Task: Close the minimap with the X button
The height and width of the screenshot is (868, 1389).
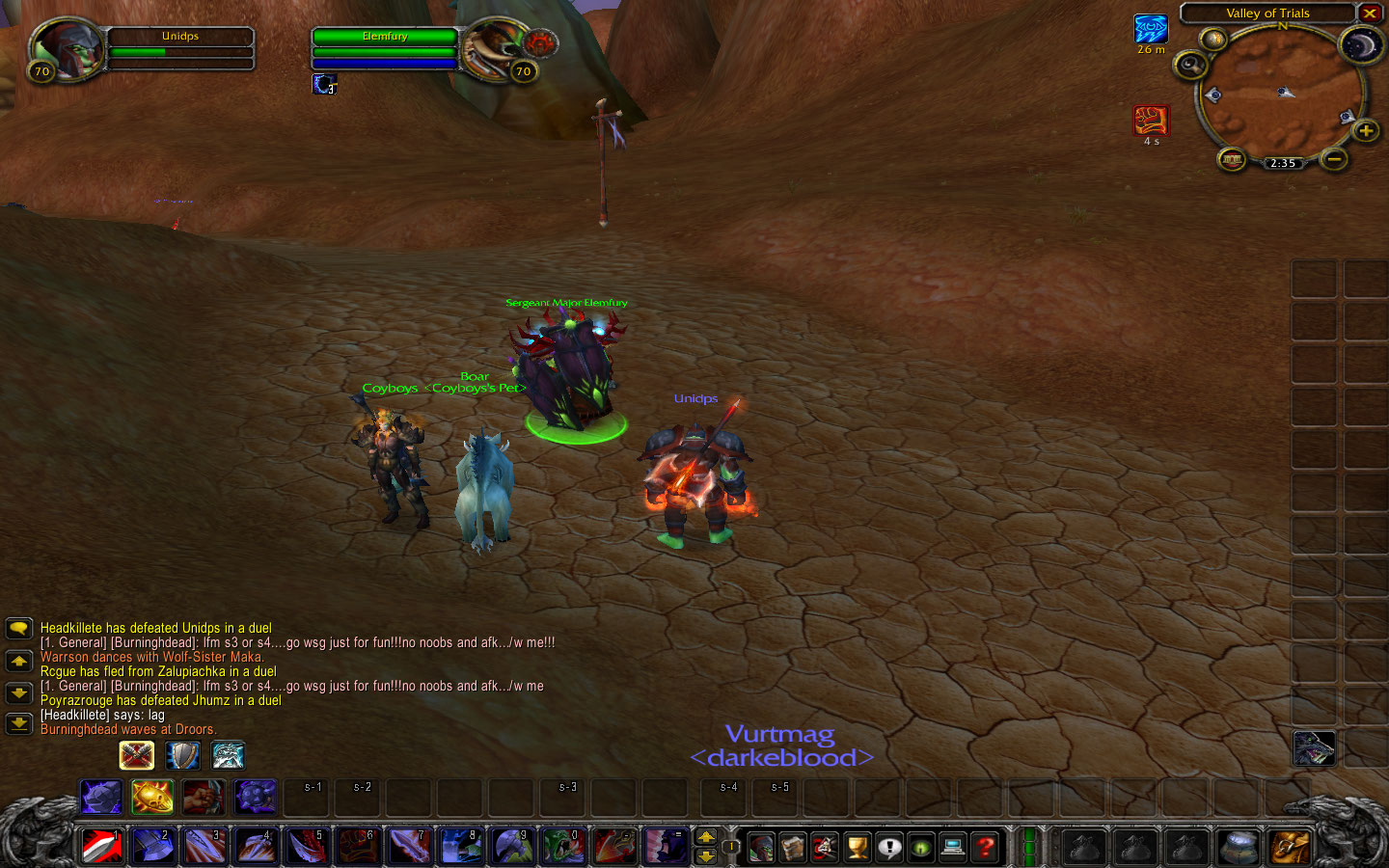Action: (x=1369, y=14)
